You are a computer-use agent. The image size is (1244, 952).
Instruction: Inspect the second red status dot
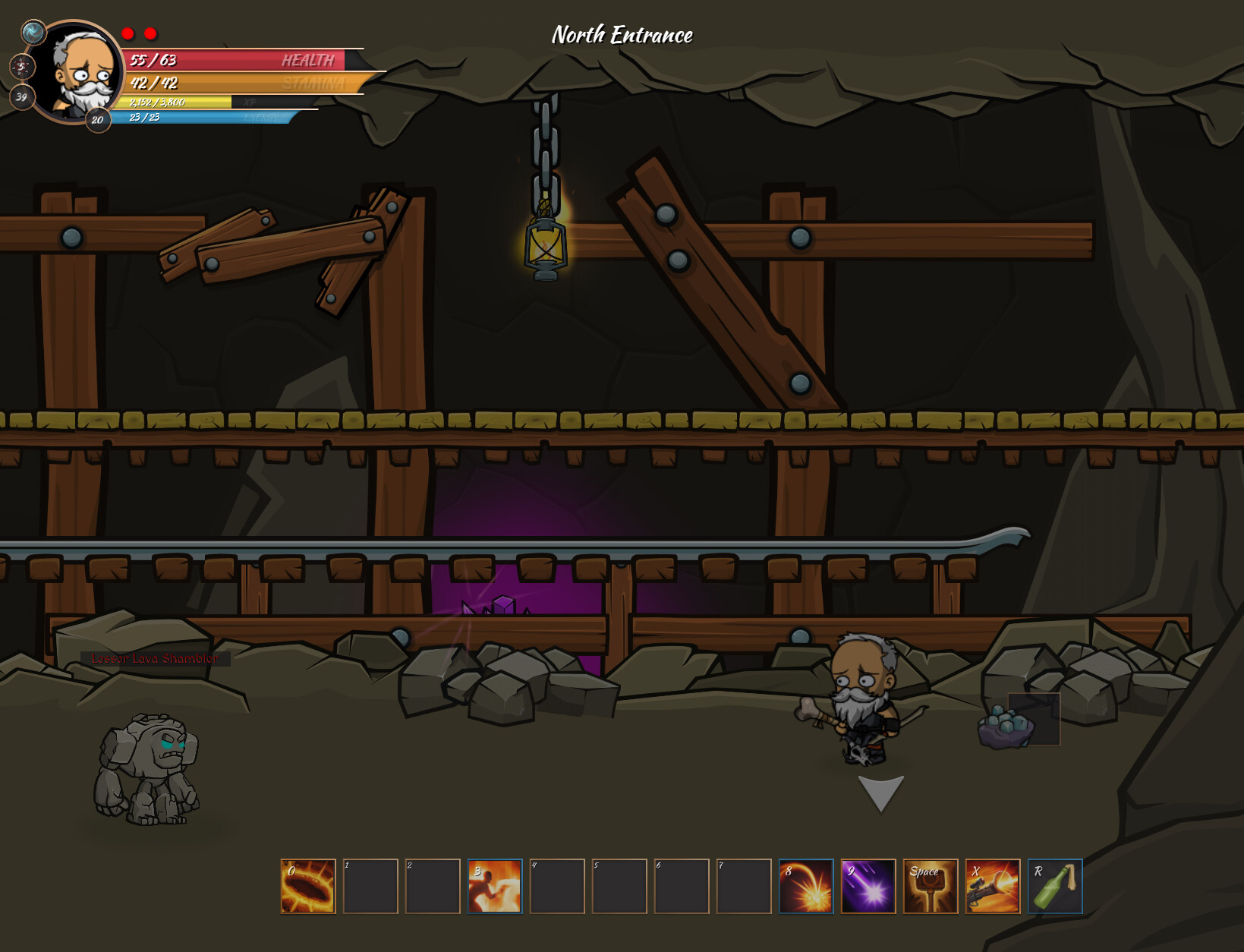tap(152, 33)
